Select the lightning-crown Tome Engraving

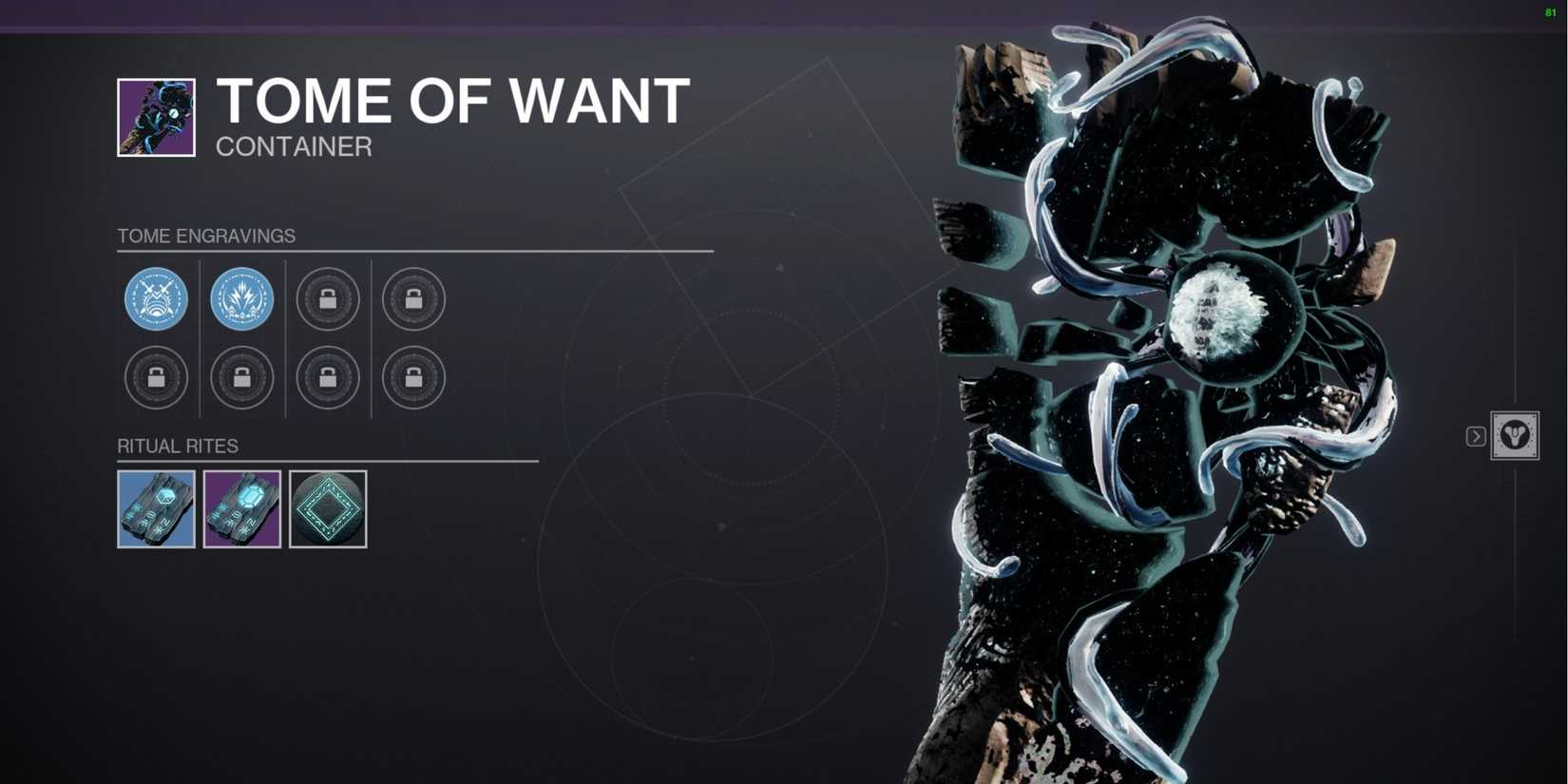241,299
